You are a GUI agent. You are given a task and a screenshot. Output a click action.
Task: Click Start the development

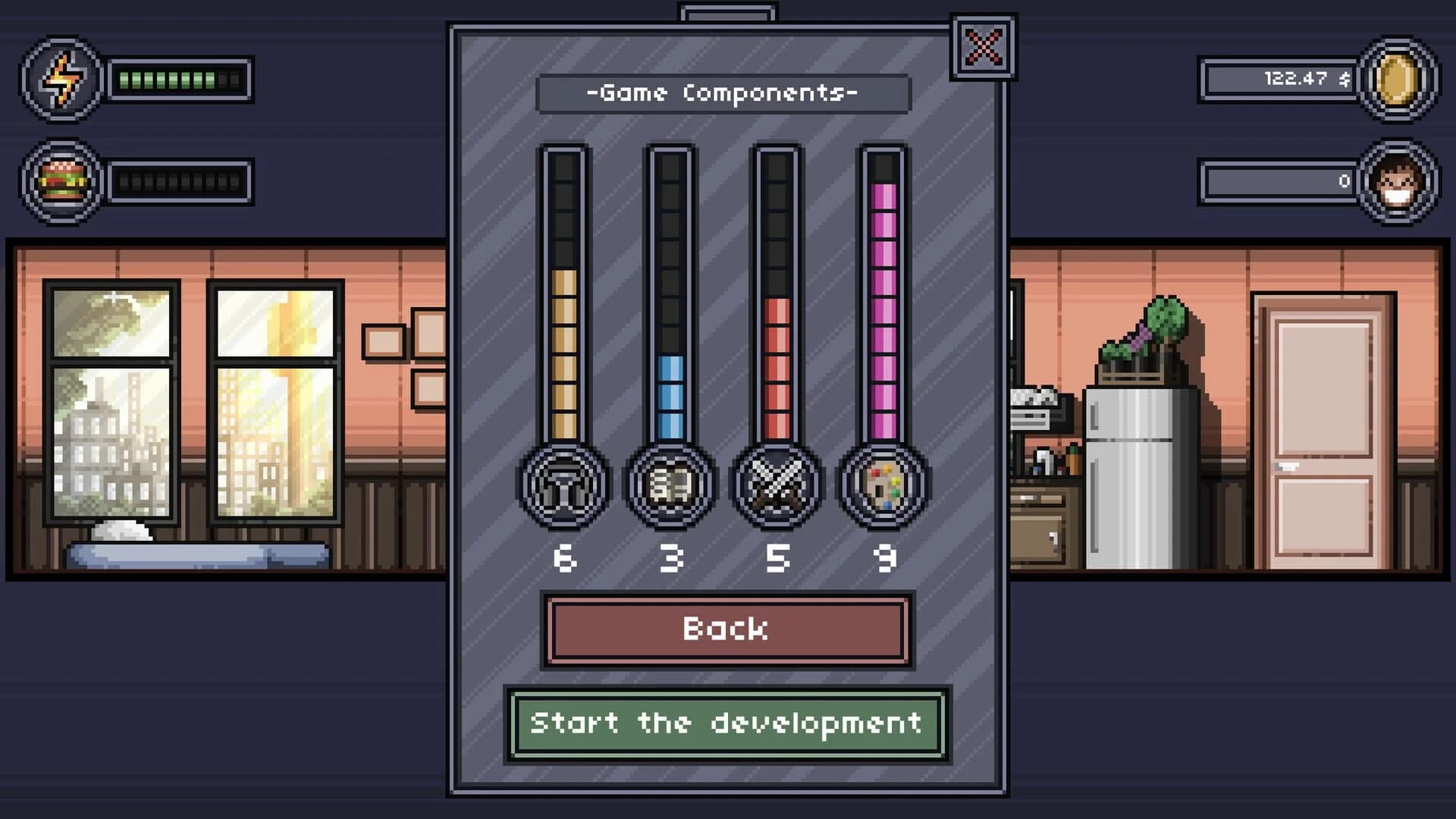pyautogui.click(x=726, y=724)
